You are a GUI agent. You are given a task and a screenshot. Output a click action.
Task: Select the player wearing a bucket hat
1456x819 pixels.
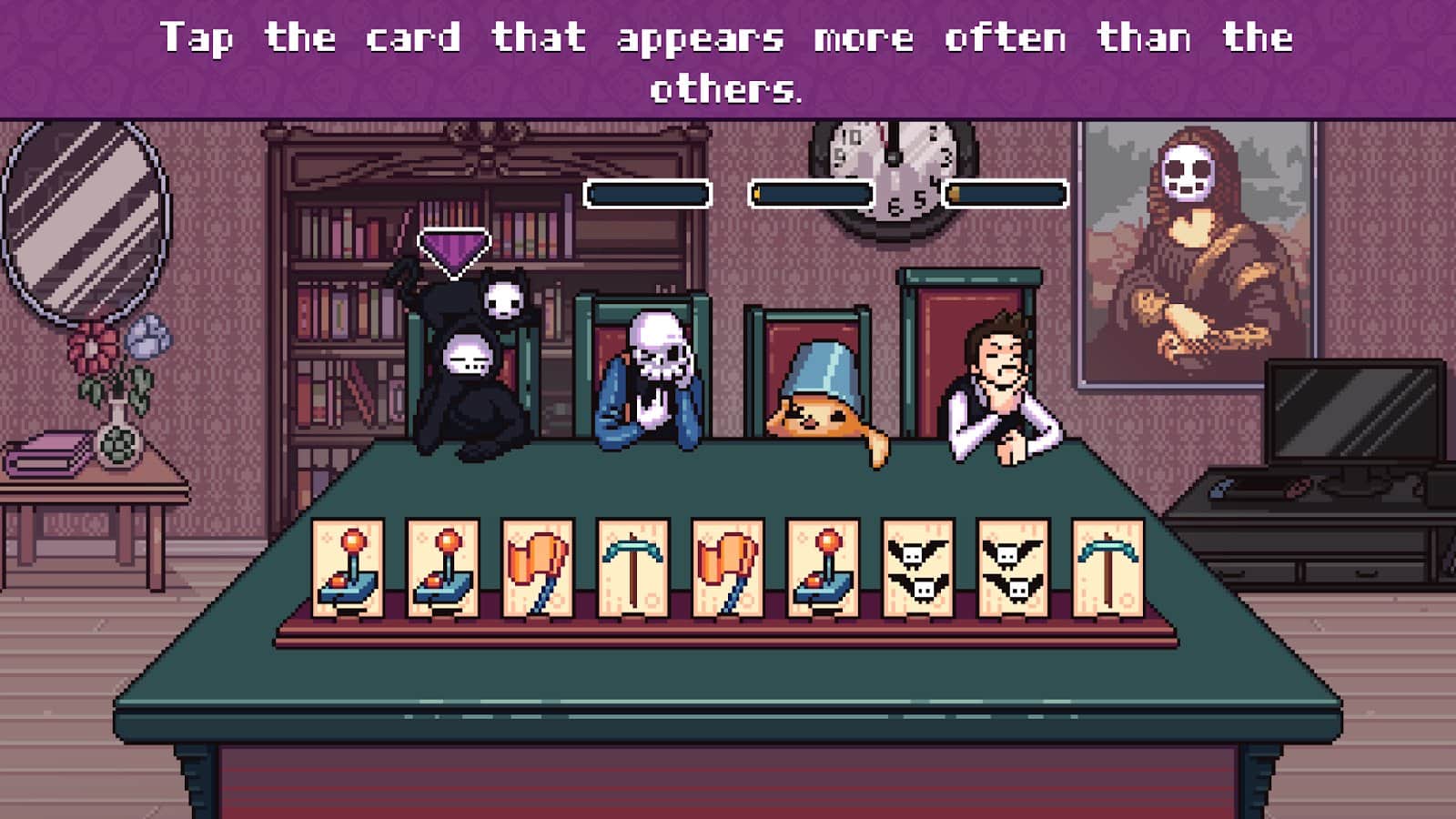point(819,391)
